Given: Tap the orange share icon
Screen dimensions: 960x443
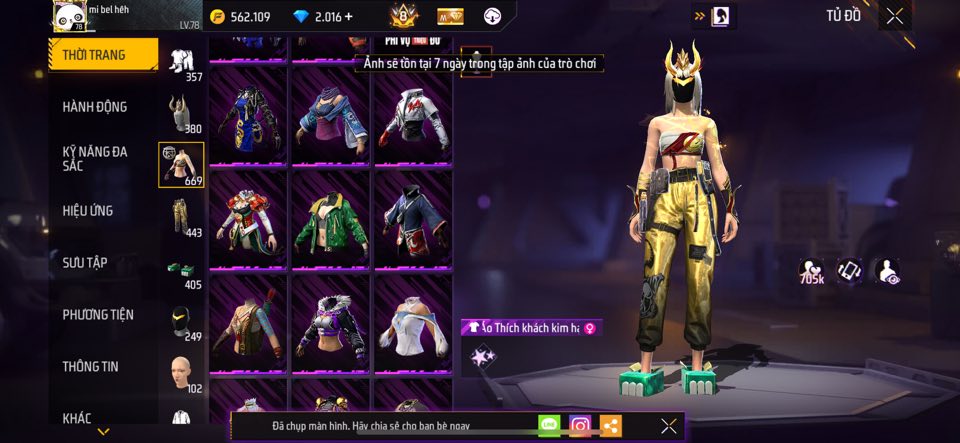Looking at the screenshot, I should (610, 426).
